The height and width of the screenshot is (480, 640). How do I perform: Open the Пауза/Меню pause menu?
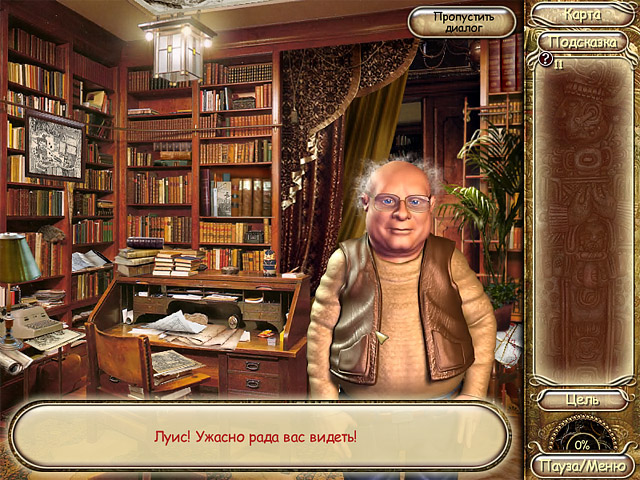(582, 465)
